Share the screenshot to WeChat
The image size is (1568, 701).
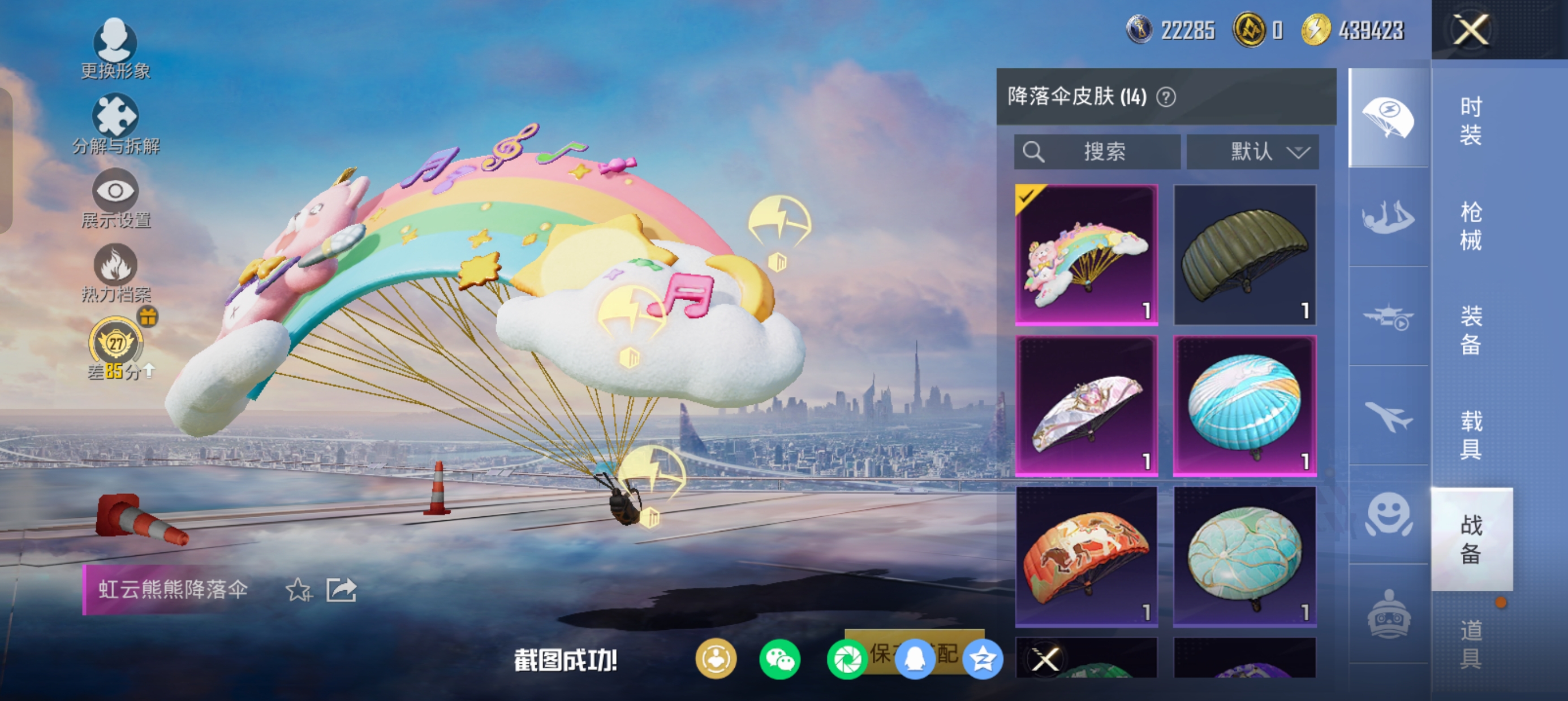(x=779, y=659)
